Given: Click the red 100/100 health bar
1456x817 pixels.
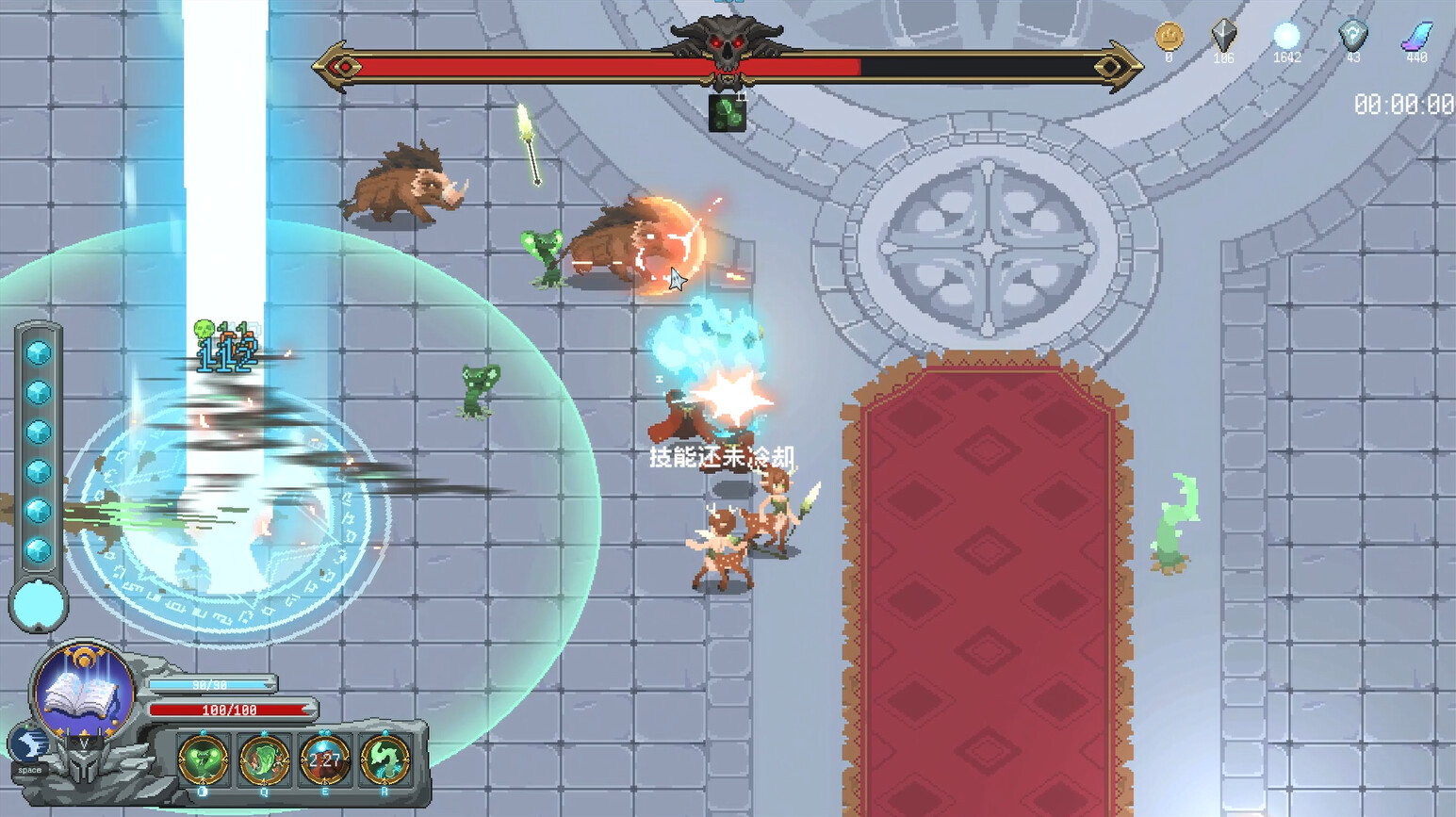Looking at the screenshot, I should 233,711.
